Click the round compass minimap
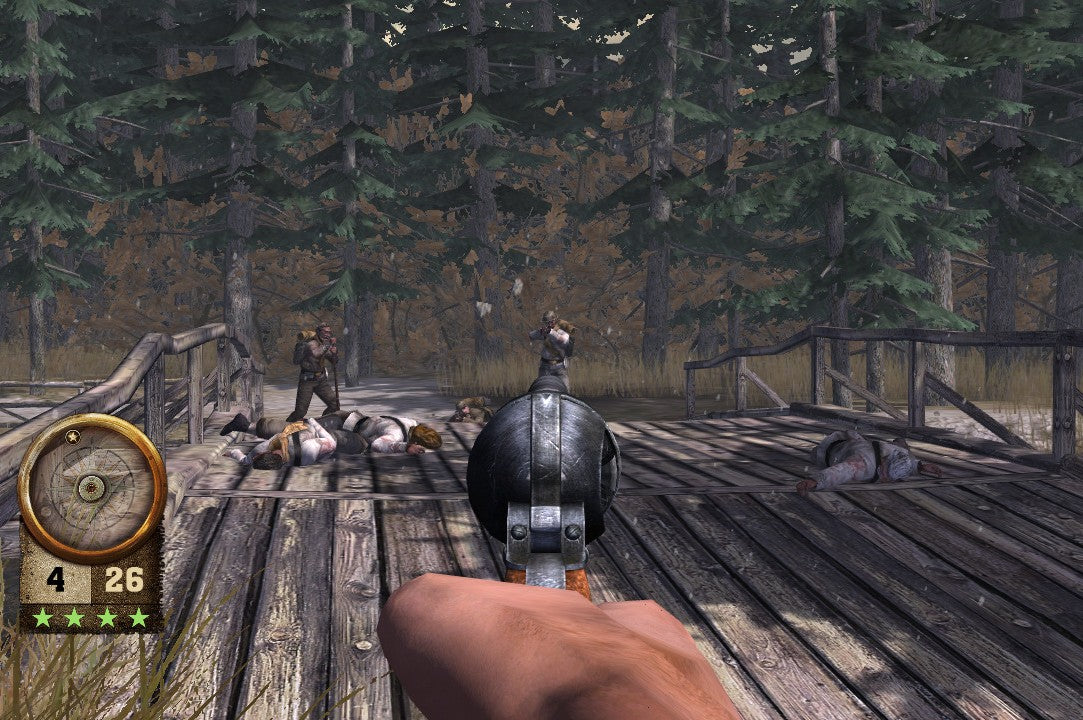The width and height of the screenshot is (1083, 720). tap(92, 487)
